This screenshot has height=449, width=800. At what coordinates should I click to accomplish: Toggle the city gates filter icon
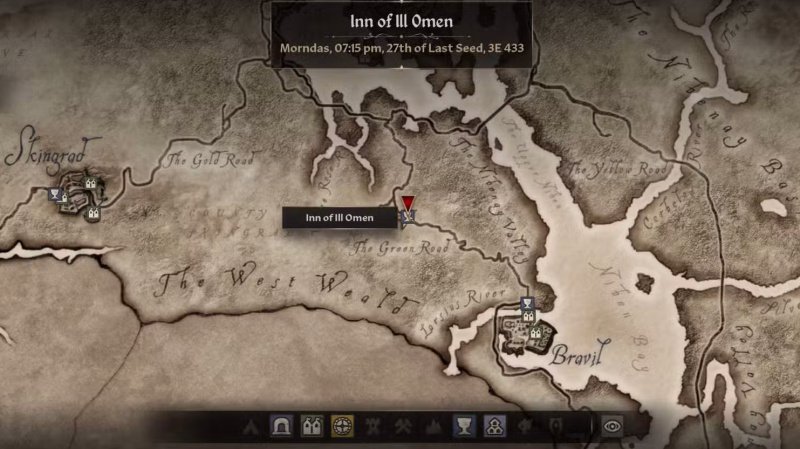pyautogui.click(x=311, y=426)
